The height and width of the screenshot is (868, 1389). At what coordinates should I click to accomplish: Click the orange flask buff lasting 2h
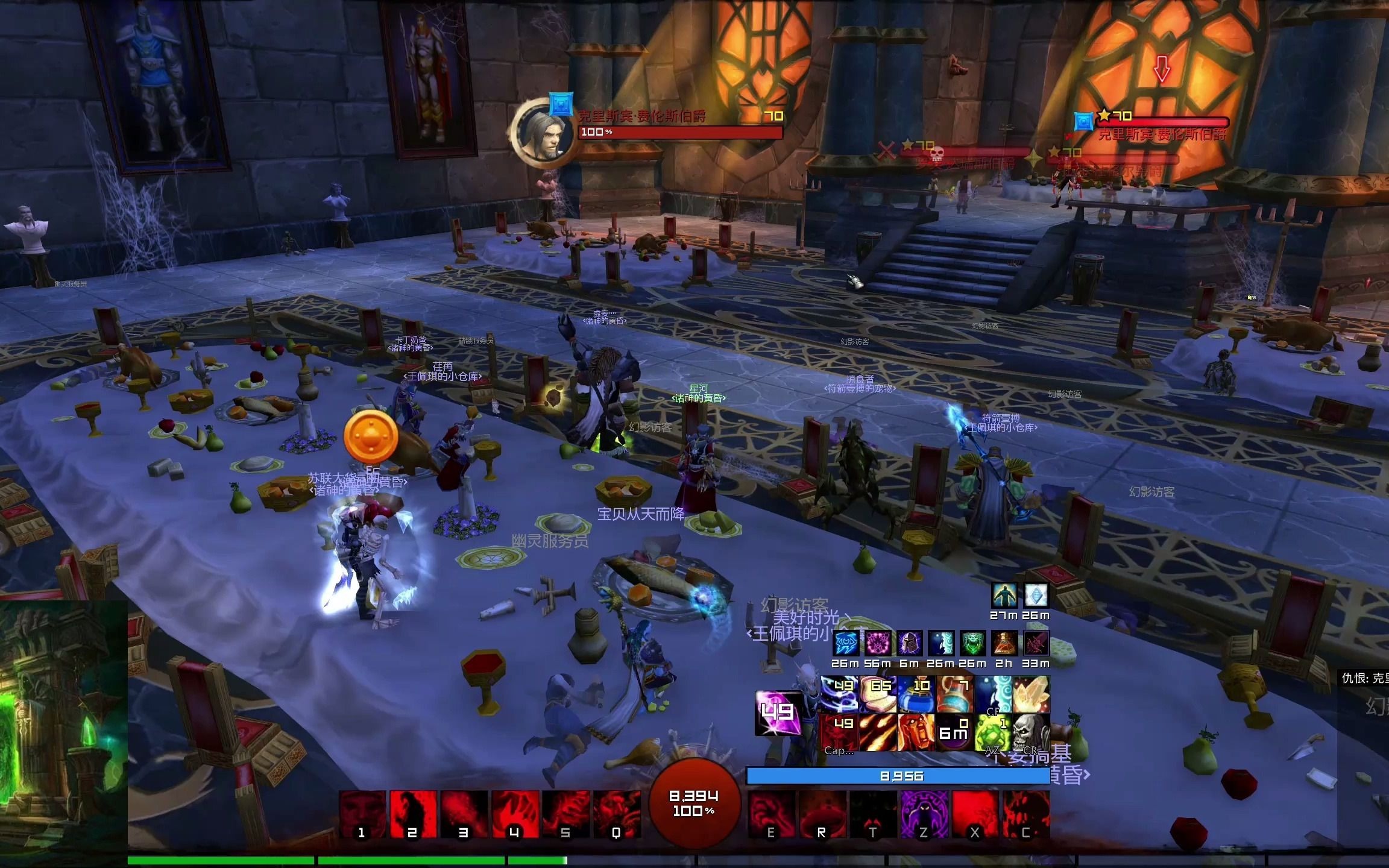(x=1003, y=644)
